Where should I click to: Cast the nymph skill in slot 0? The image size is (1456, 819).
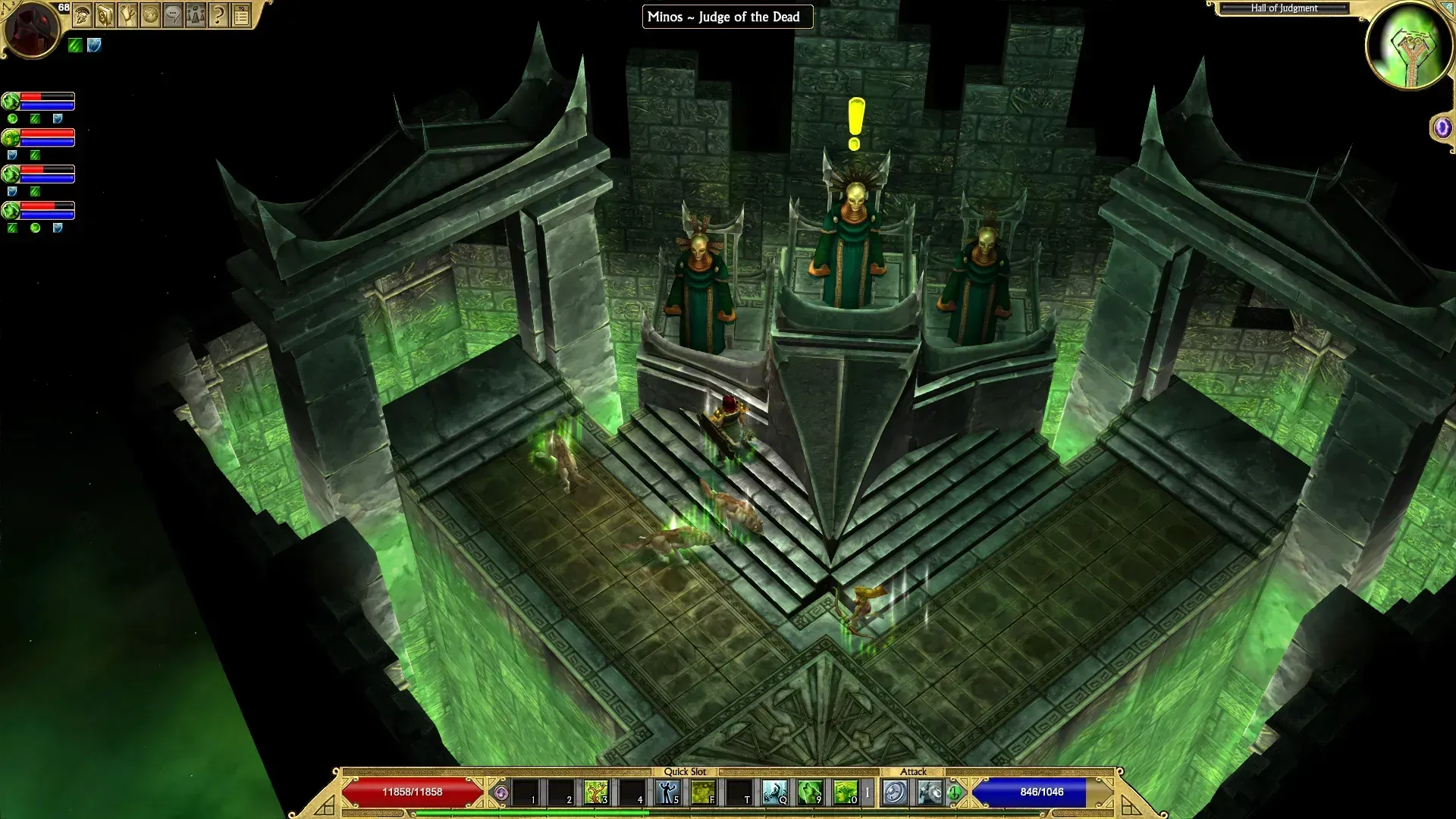click(x=846, y=792)
